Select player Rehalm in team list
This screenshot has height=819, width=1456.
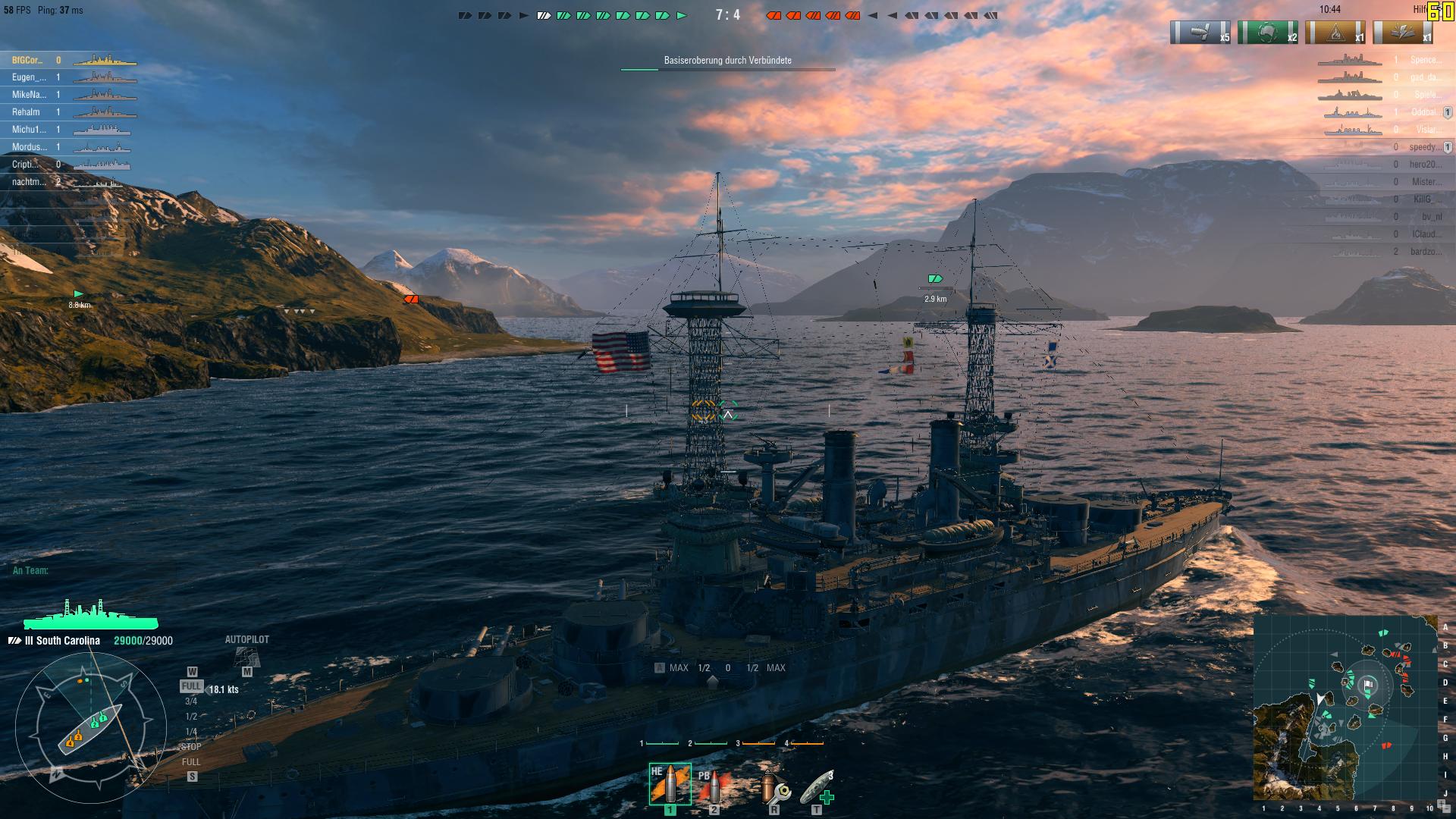click(26, 112)
